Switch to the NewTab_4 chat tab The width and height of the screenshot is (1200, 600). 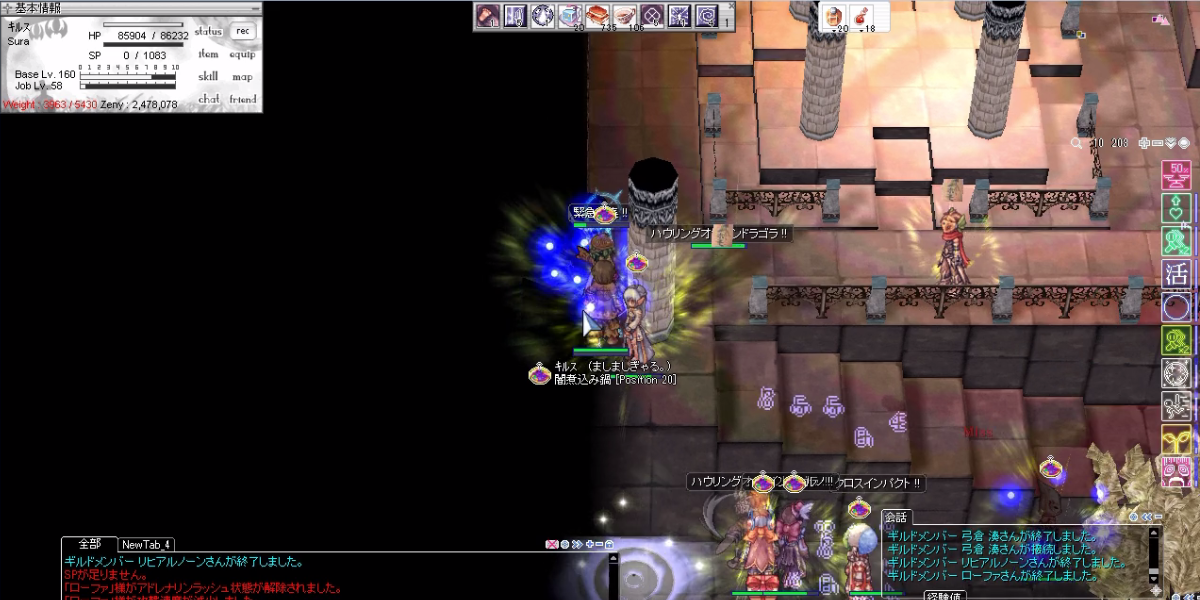click(x=146, y=545)
